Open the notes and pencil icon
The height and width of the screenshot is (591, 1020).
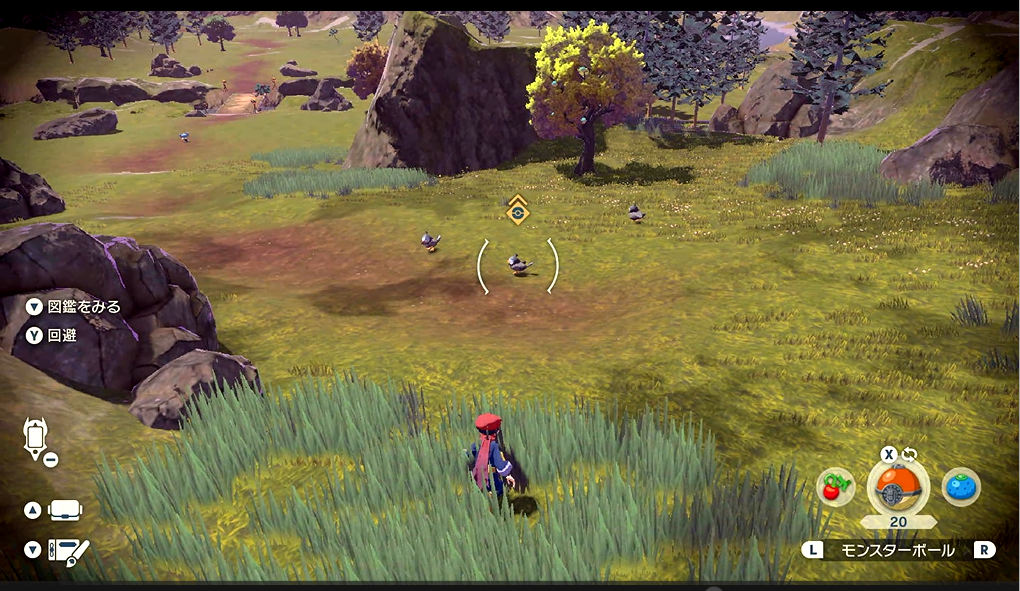click(68, 550)
